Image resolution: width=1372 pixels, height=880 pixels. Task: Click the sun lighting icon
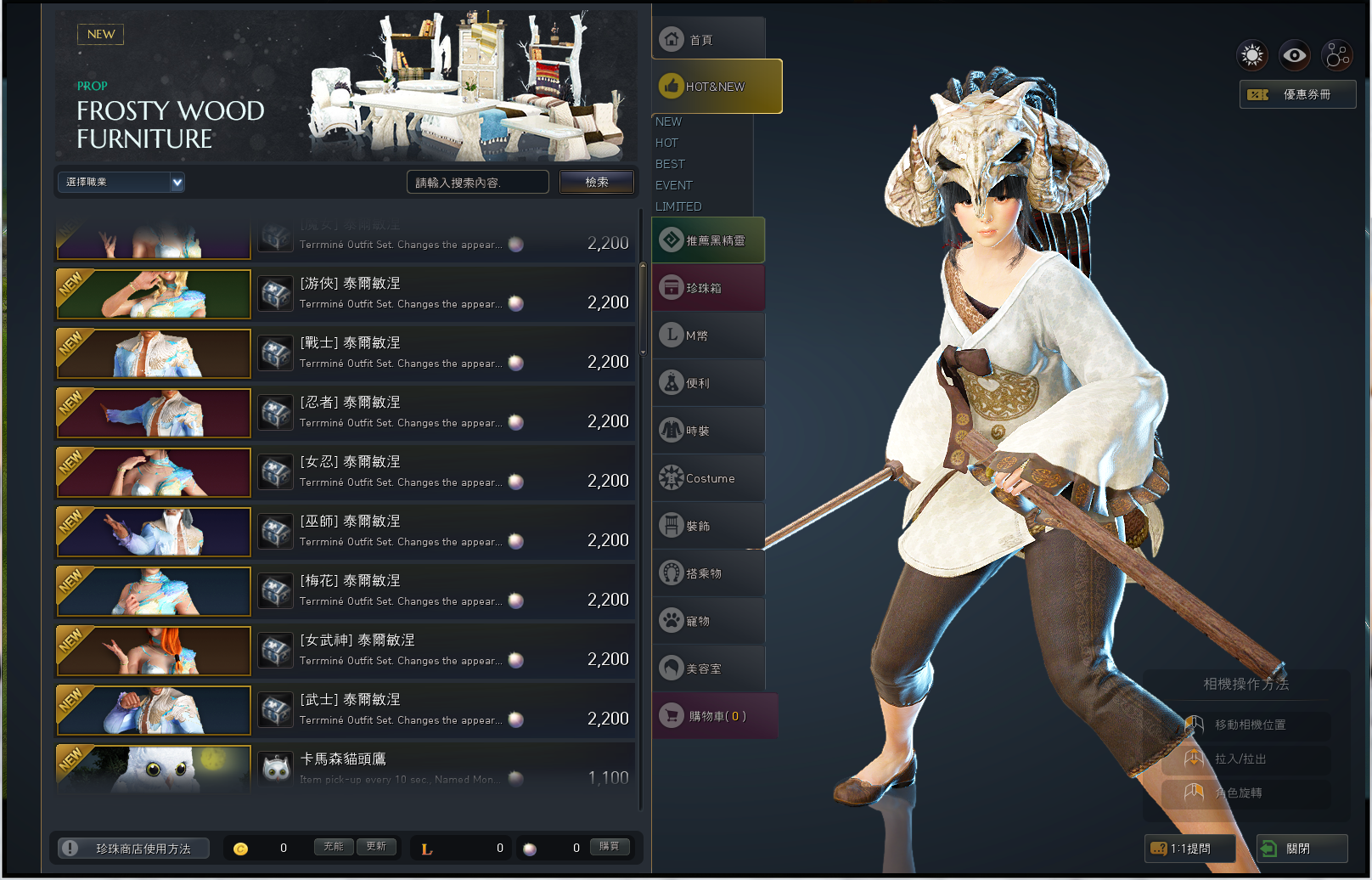[1251, 56]
